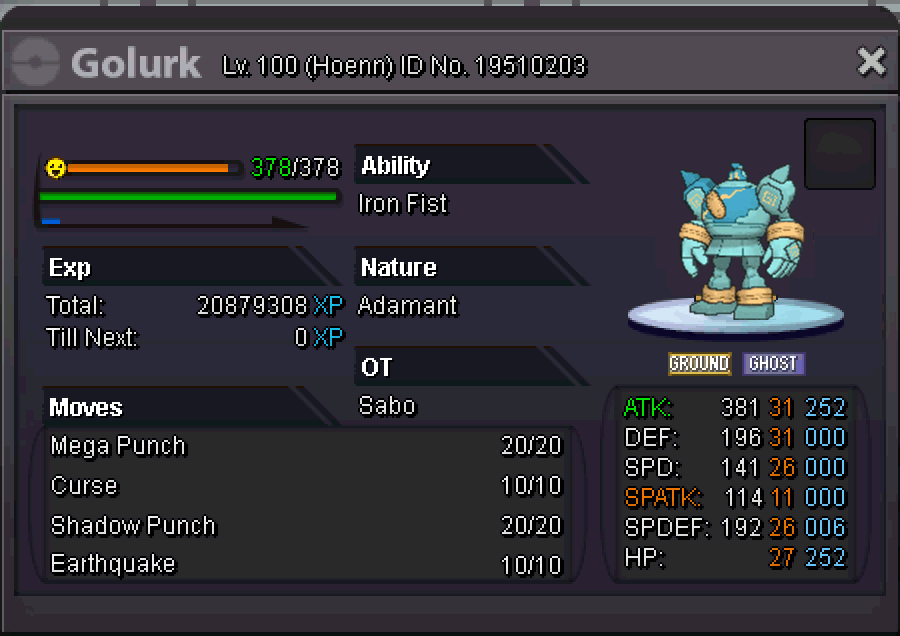Select the Curse move row

(x=306, y=486)
